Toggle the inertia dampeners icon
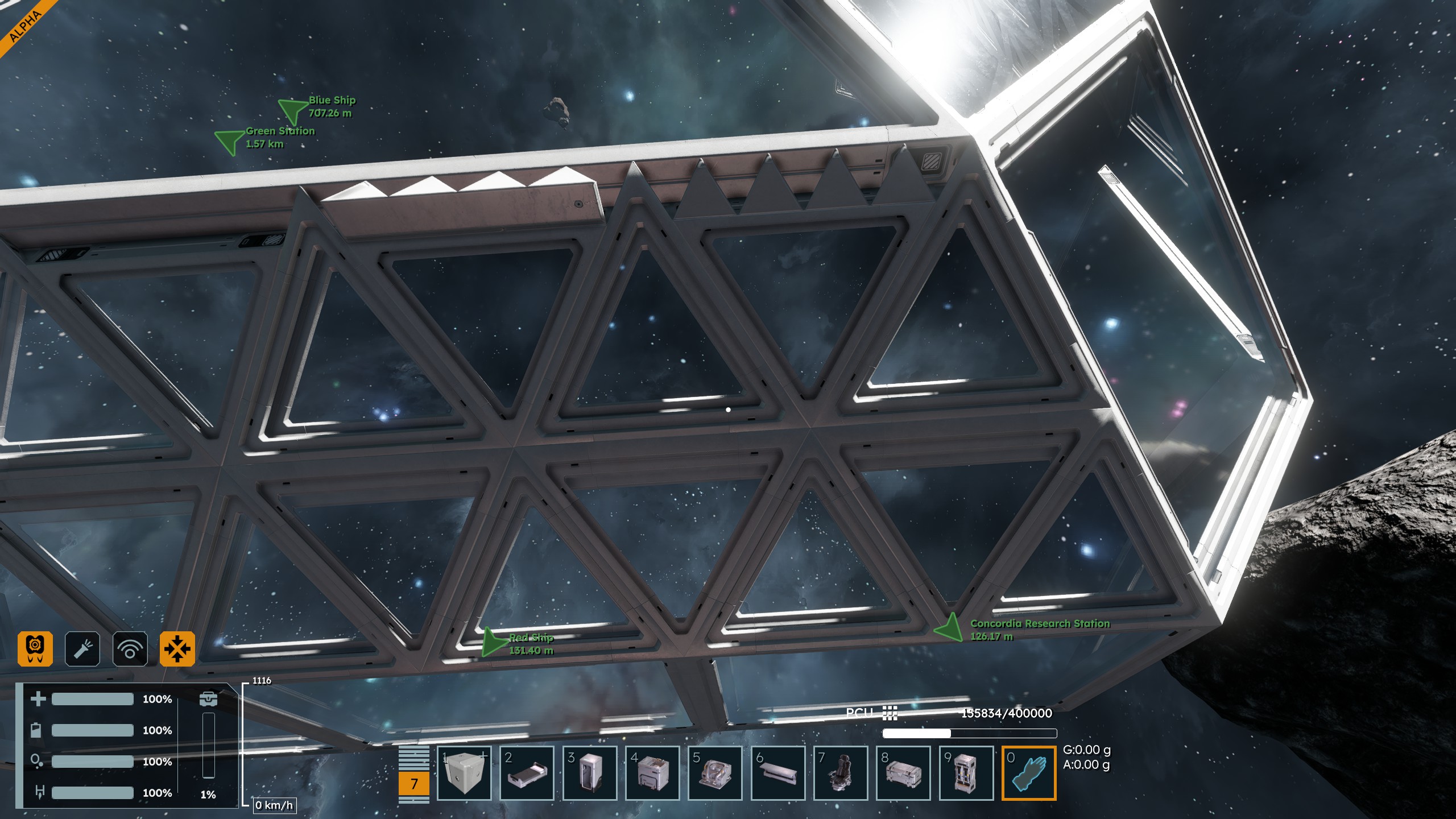This screenshot has height=819, width=1456. [177, 648]
